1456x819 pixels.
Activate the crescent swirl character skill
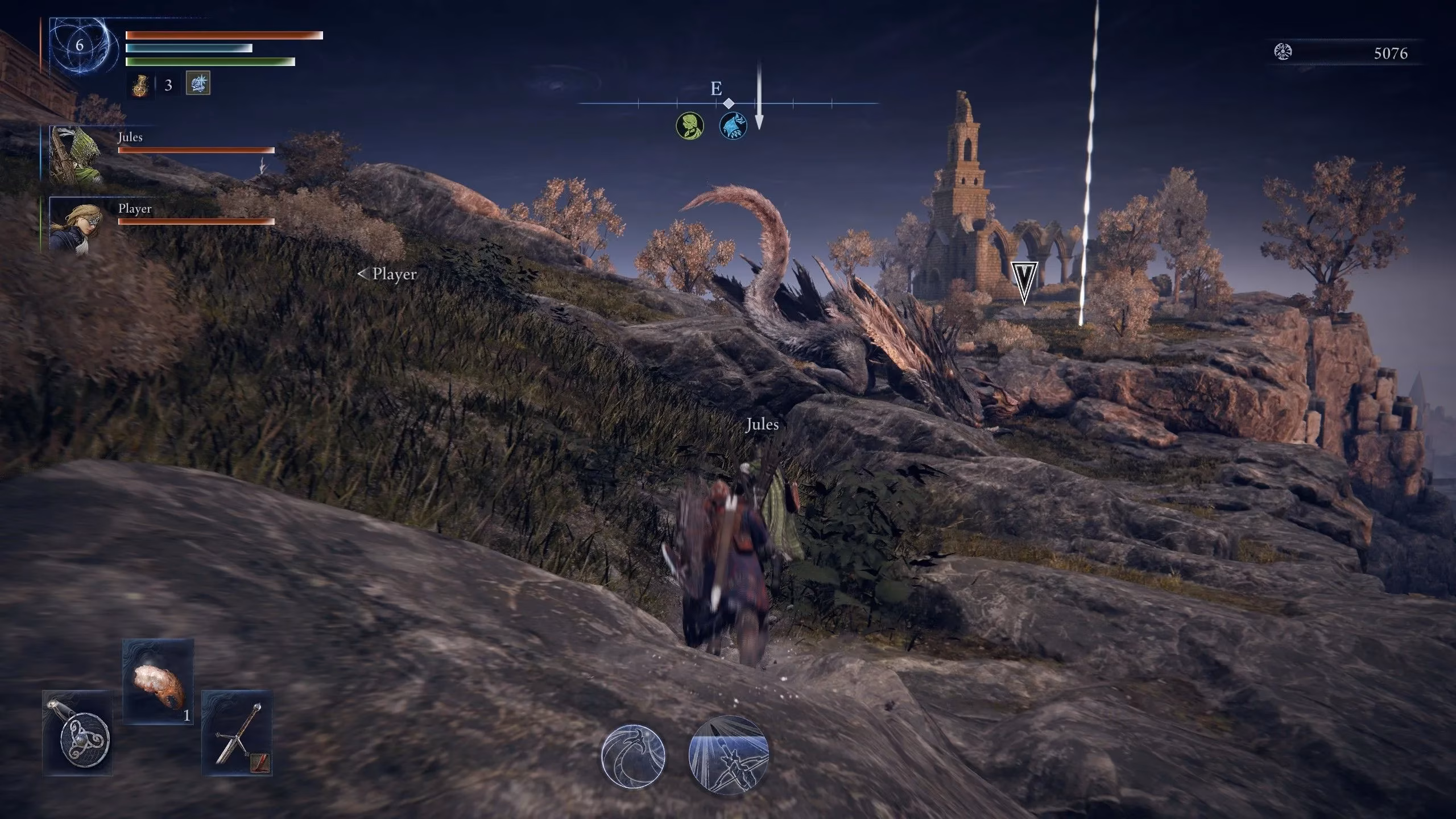coord(633,756)
